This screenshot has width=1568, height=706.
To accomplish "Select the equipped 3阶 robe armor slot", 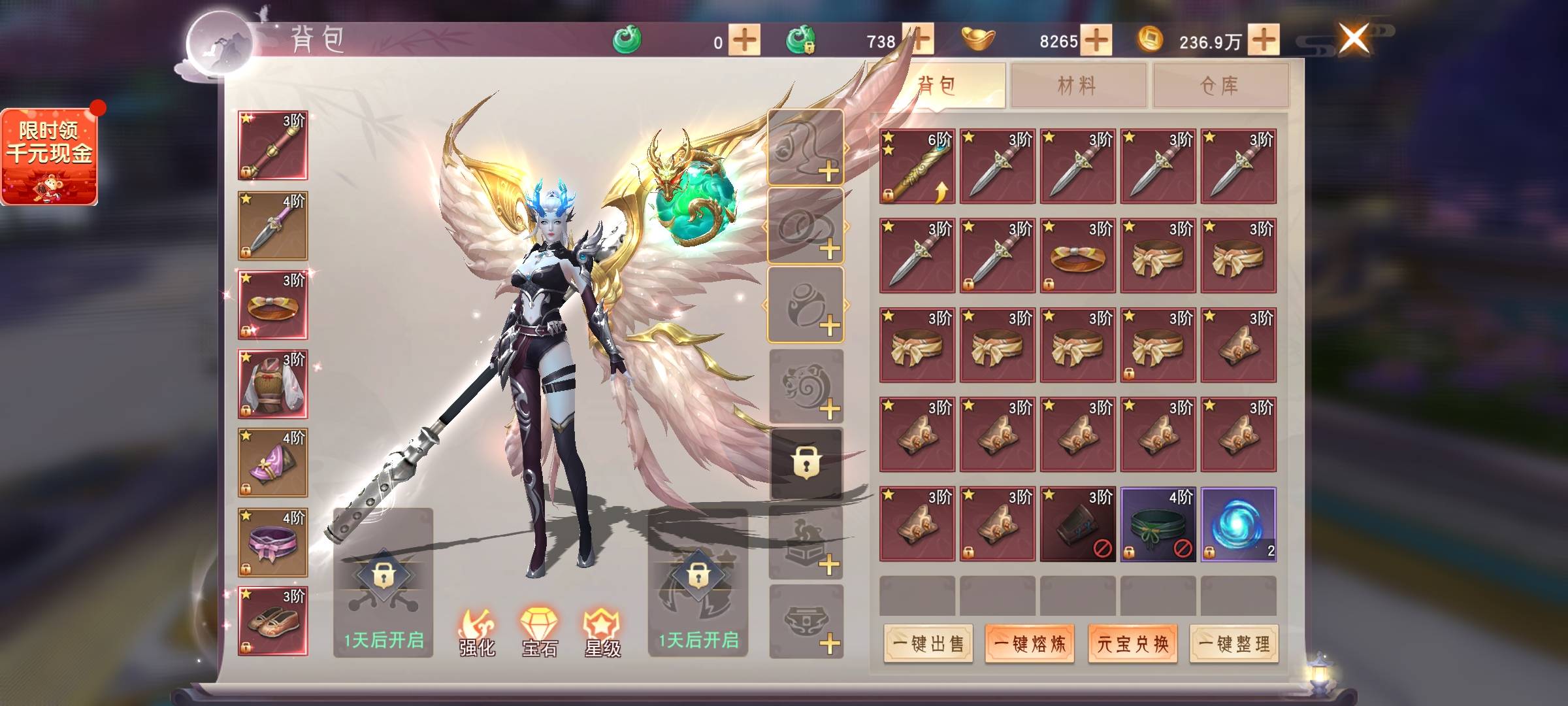I will [272, 384].
